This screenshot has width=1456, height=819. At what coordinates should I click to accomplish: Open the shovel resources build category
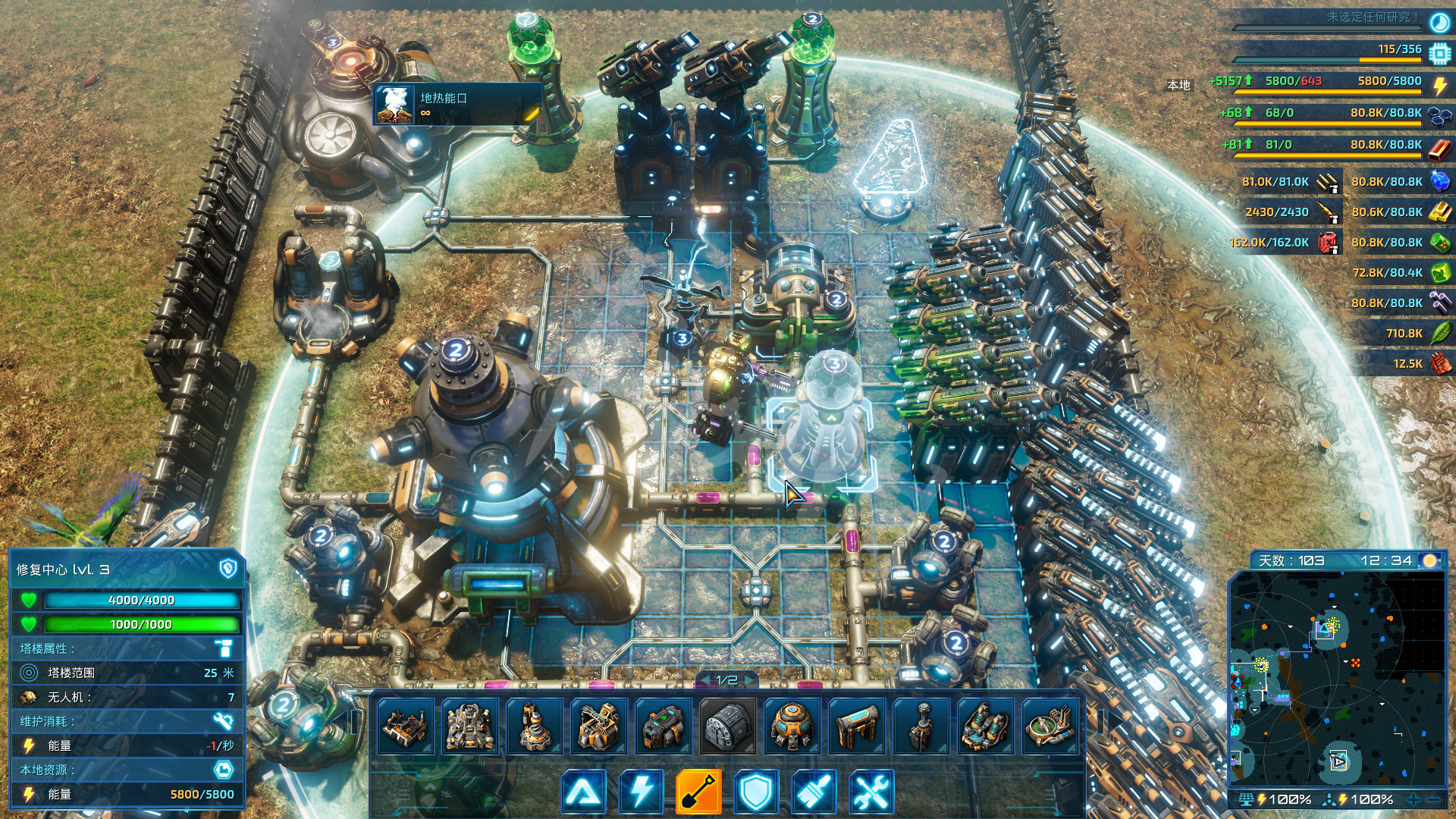698,792
